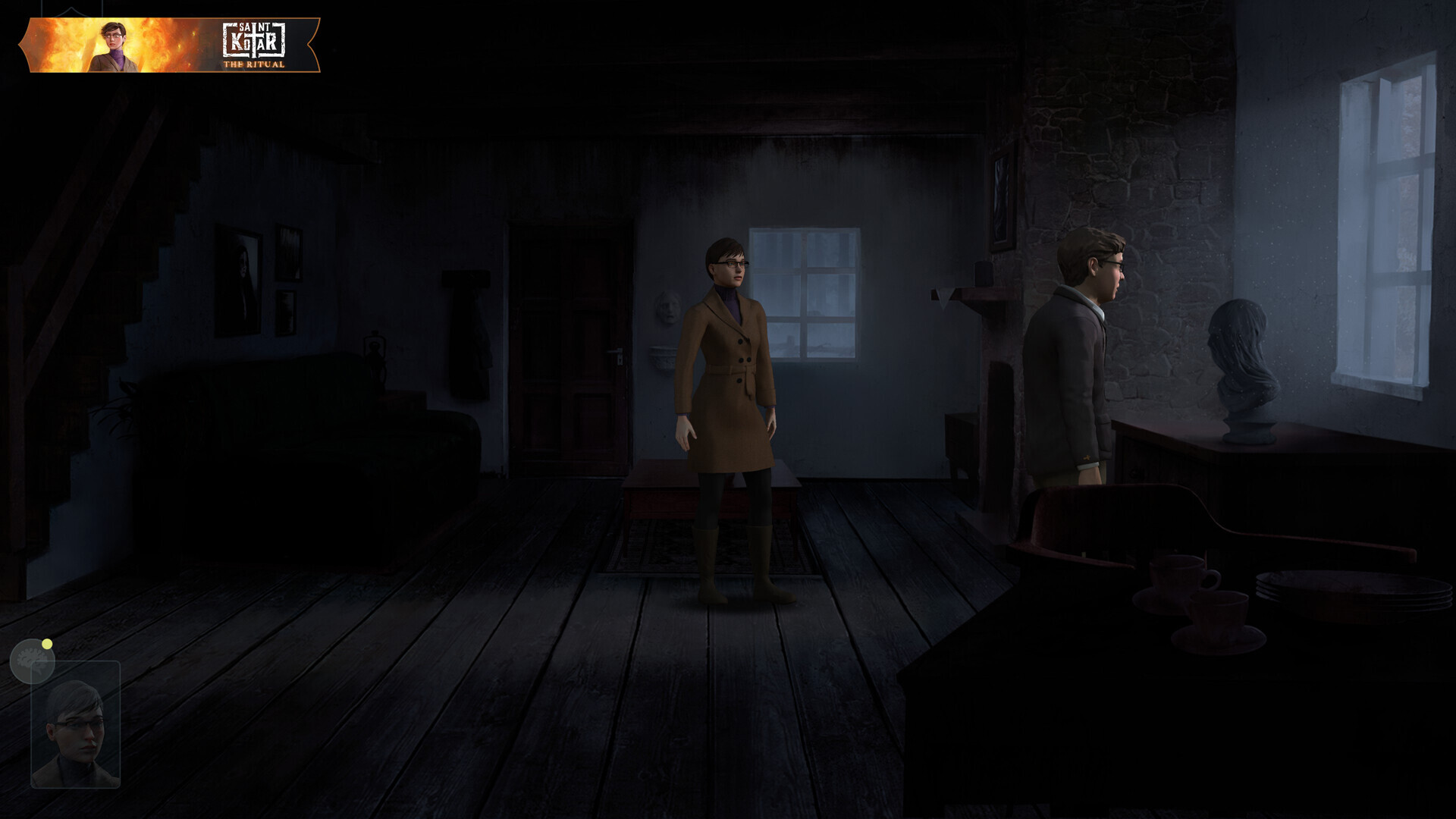Open the thoughts menu via the brain icon
This screenshot has height=819, width=1456.
point(32,661)
